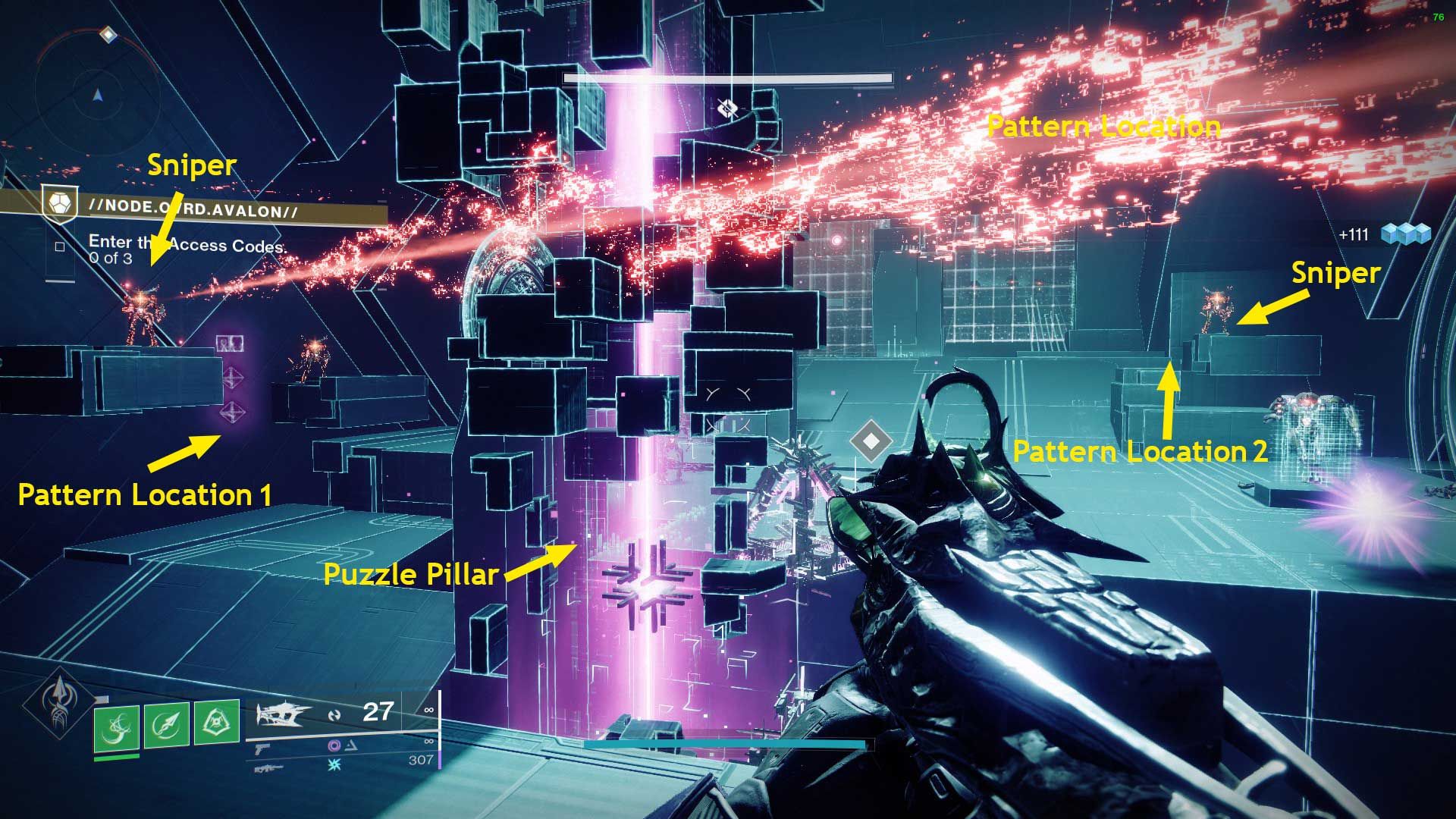Expand the objective marker icon above the health bar
This screenshot has width=1456, height=819.
coord(727,108)
